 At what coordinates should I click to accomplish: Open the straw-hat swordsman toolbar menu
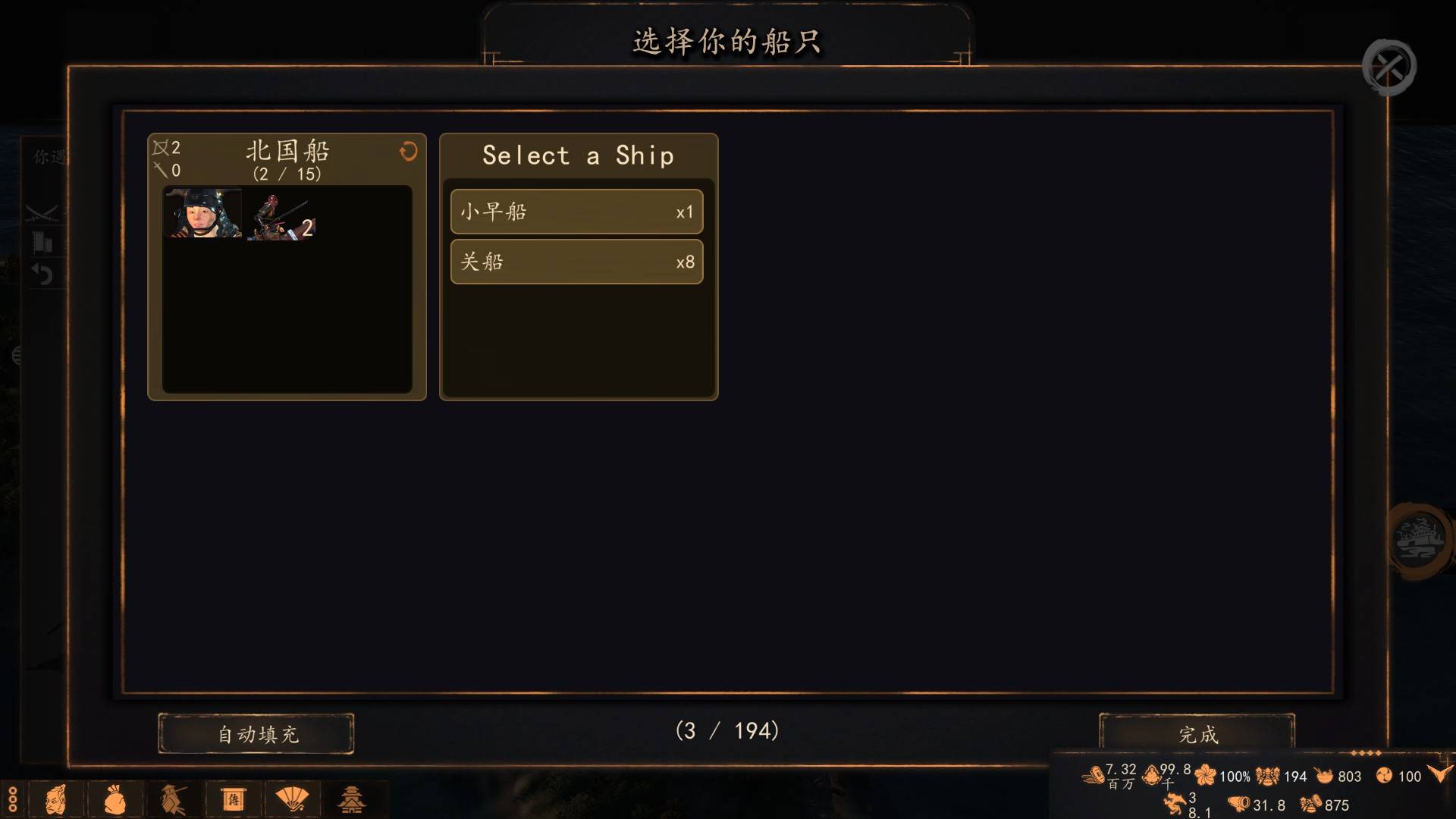(x=174, y=800)
